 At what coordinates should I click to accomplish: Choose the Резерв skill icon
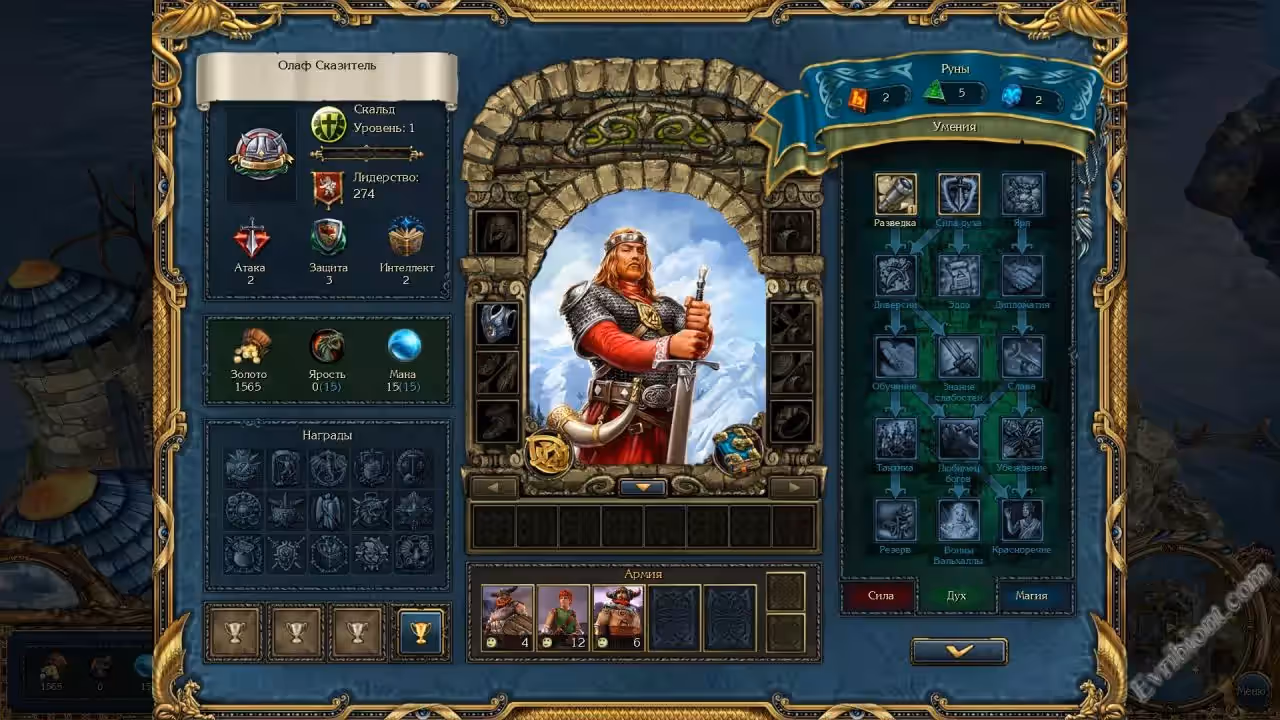tap(896, 521)
